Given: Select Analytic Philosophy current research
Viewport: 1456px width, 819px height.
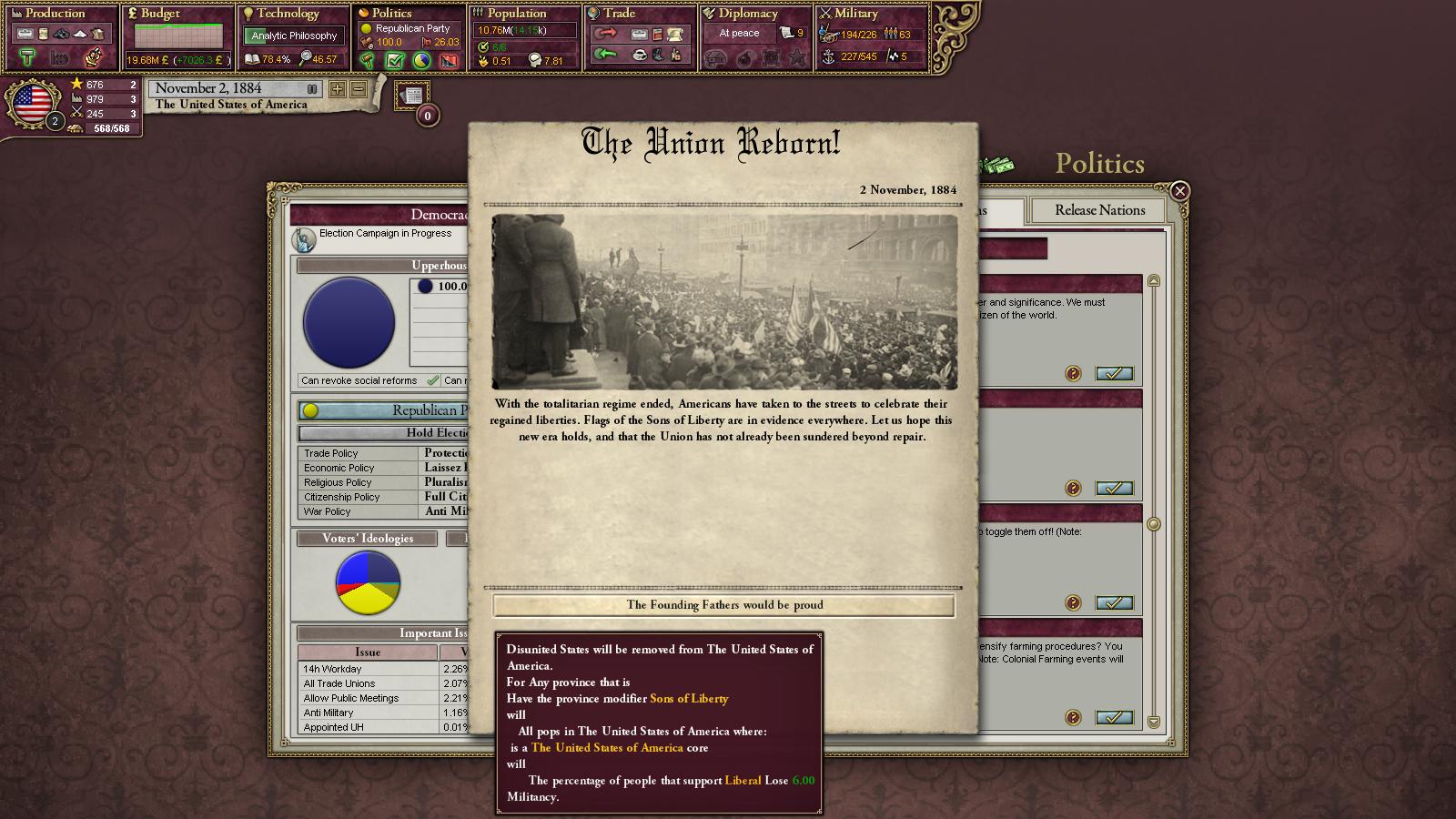Looking at the screenshot, I should click(x=294, y=35).
